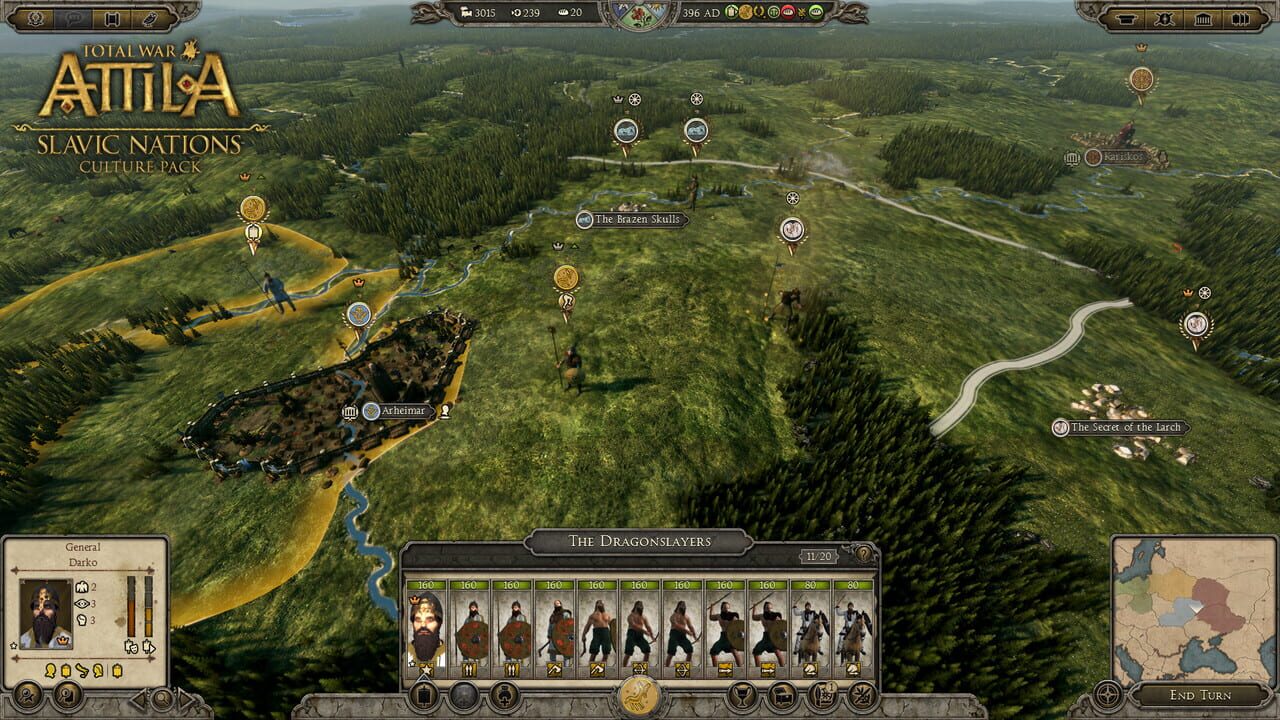1280x720 pixels.
Task: Open the missions crown icon top left
Action: (35, 18)
